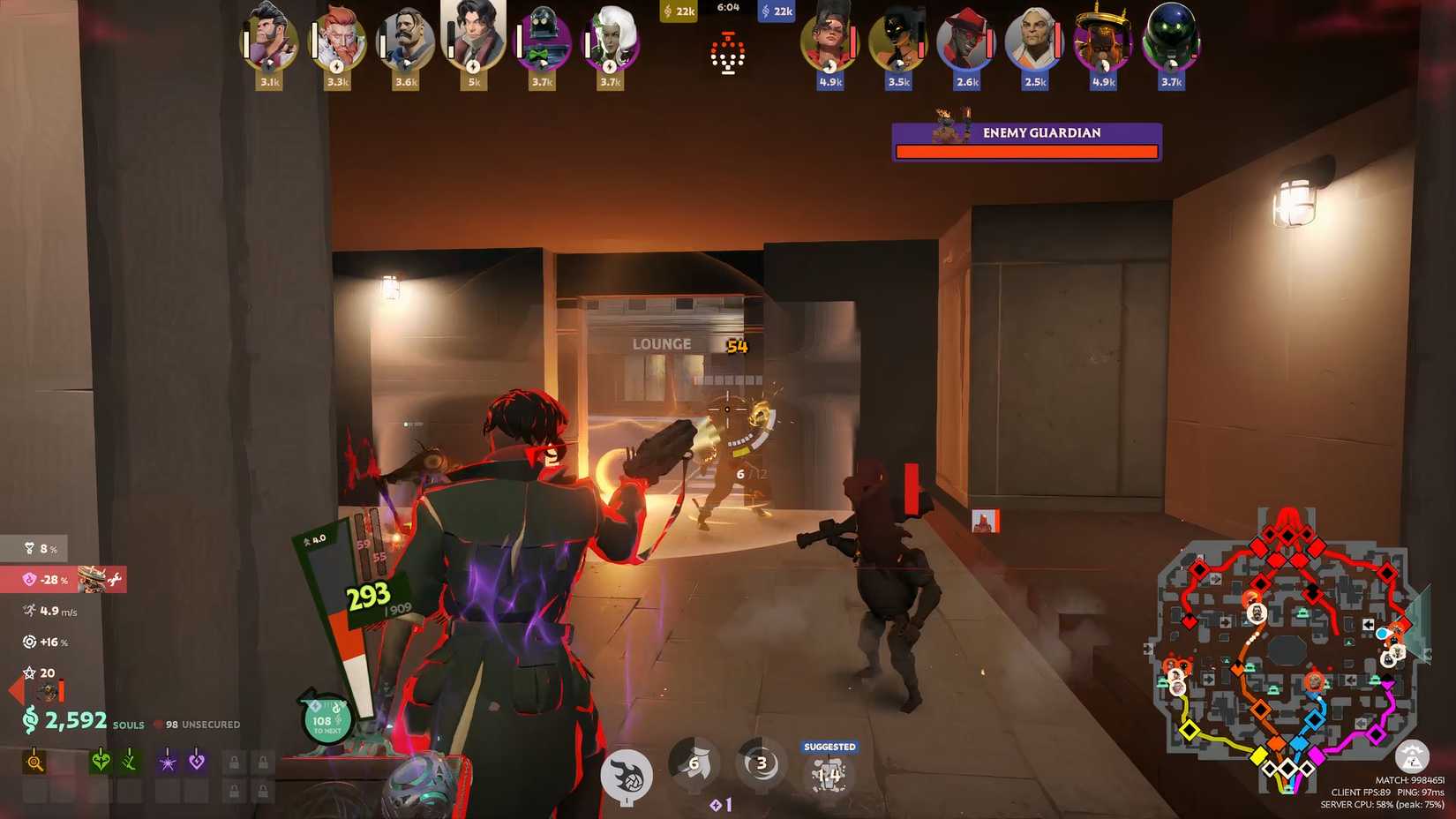Viewport: 1456px width, 819px height.
Task: Select the purple lightning heart item
Action: point(196,761)
